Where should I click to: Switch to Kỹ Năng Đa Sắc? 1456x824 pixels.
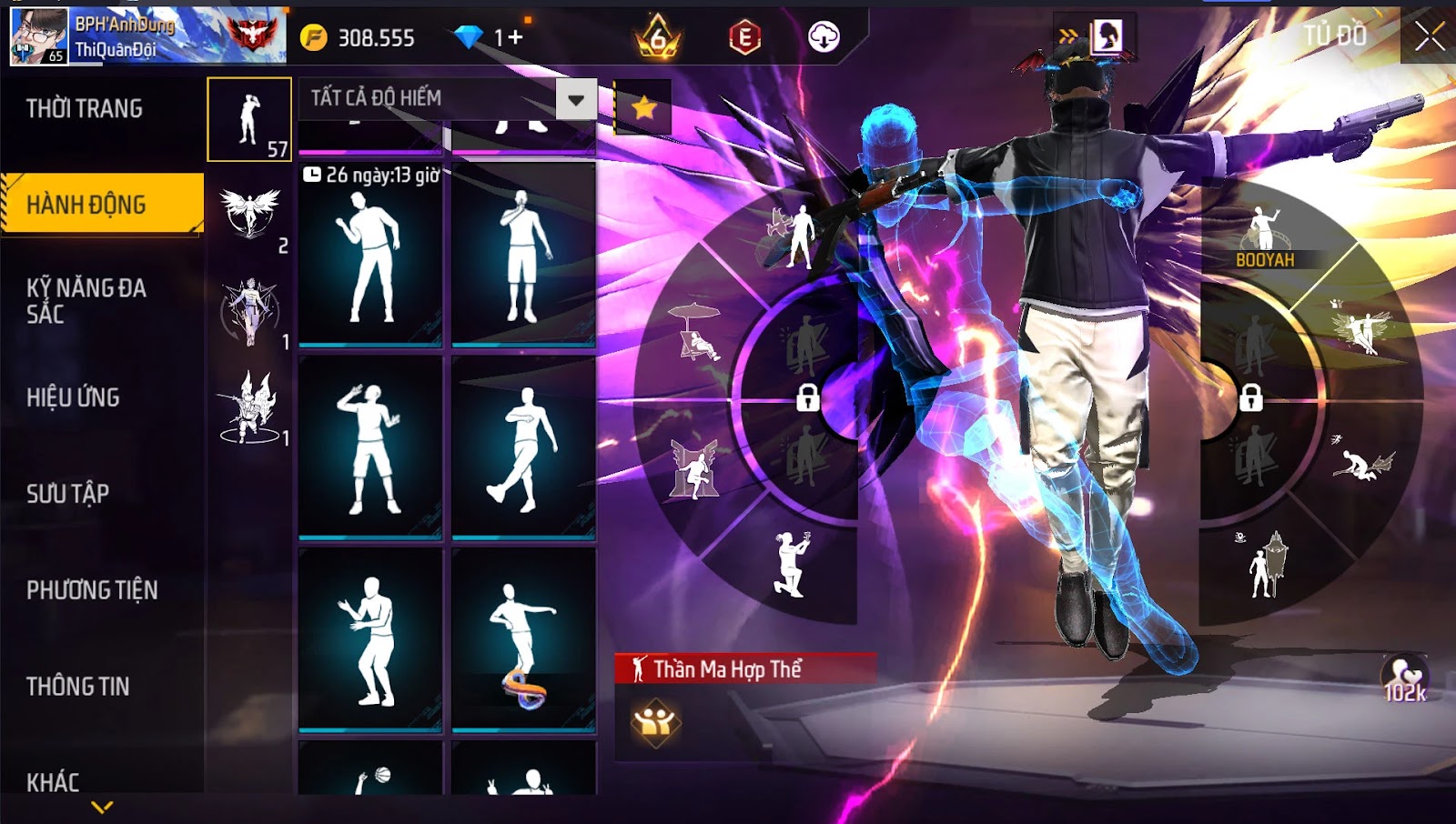pos(86,301)
